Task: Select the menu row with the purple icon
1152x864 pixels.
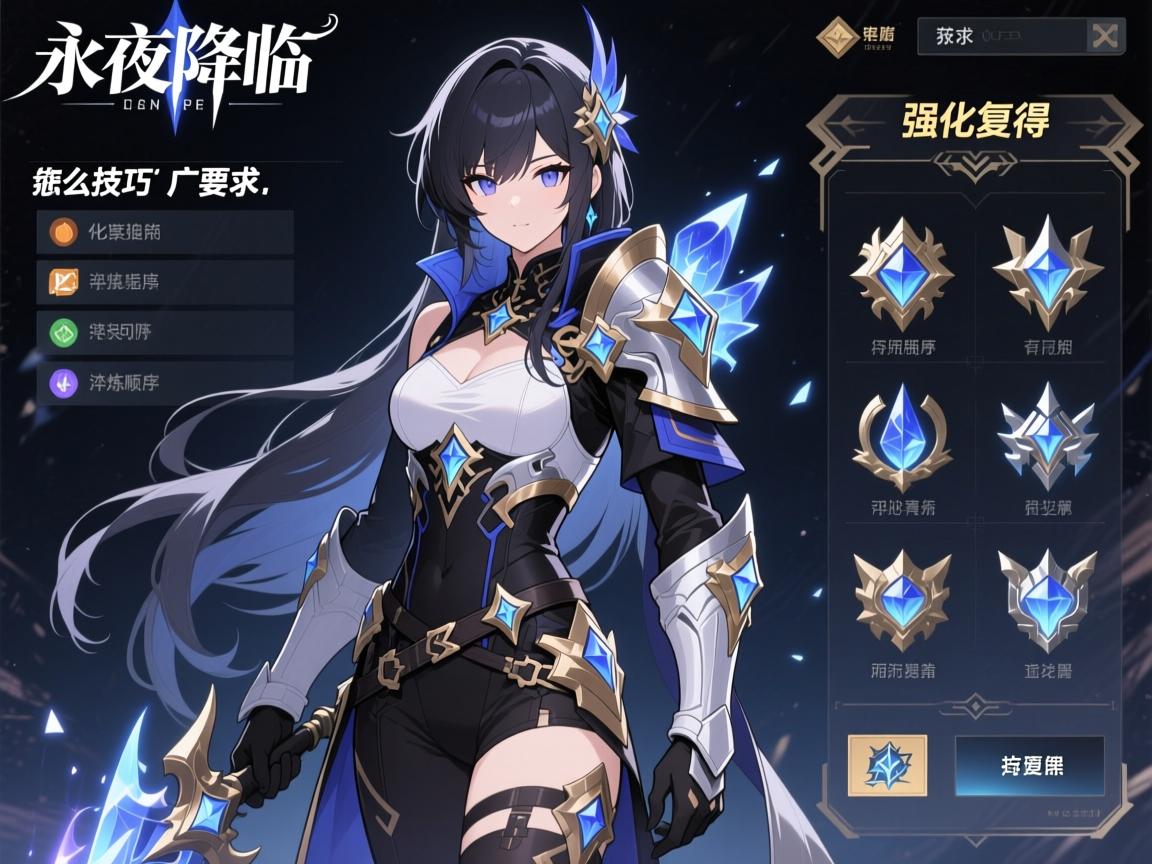Action: [165, 382]
